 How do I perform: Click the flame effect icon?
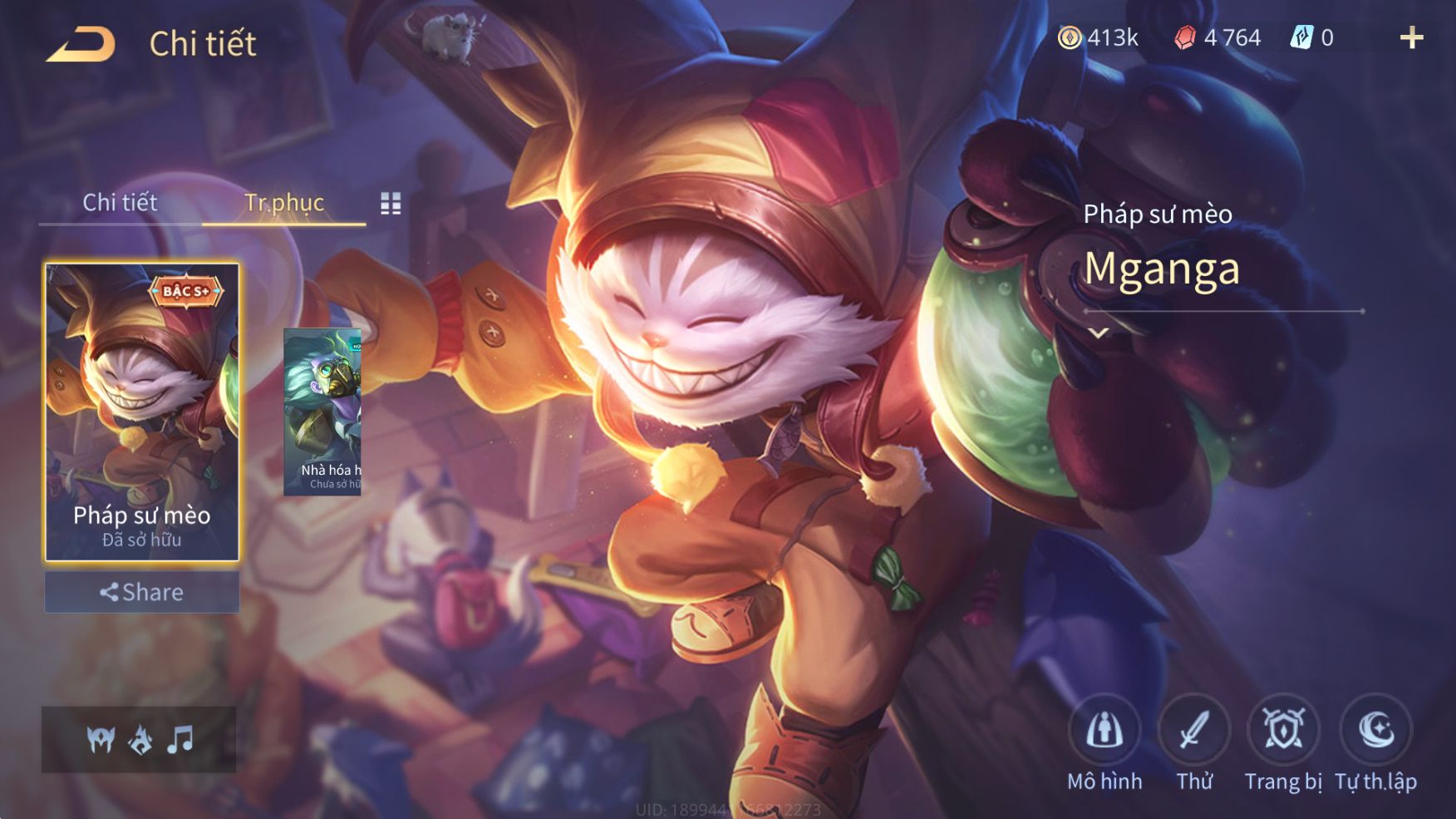(x=140, y=738)
